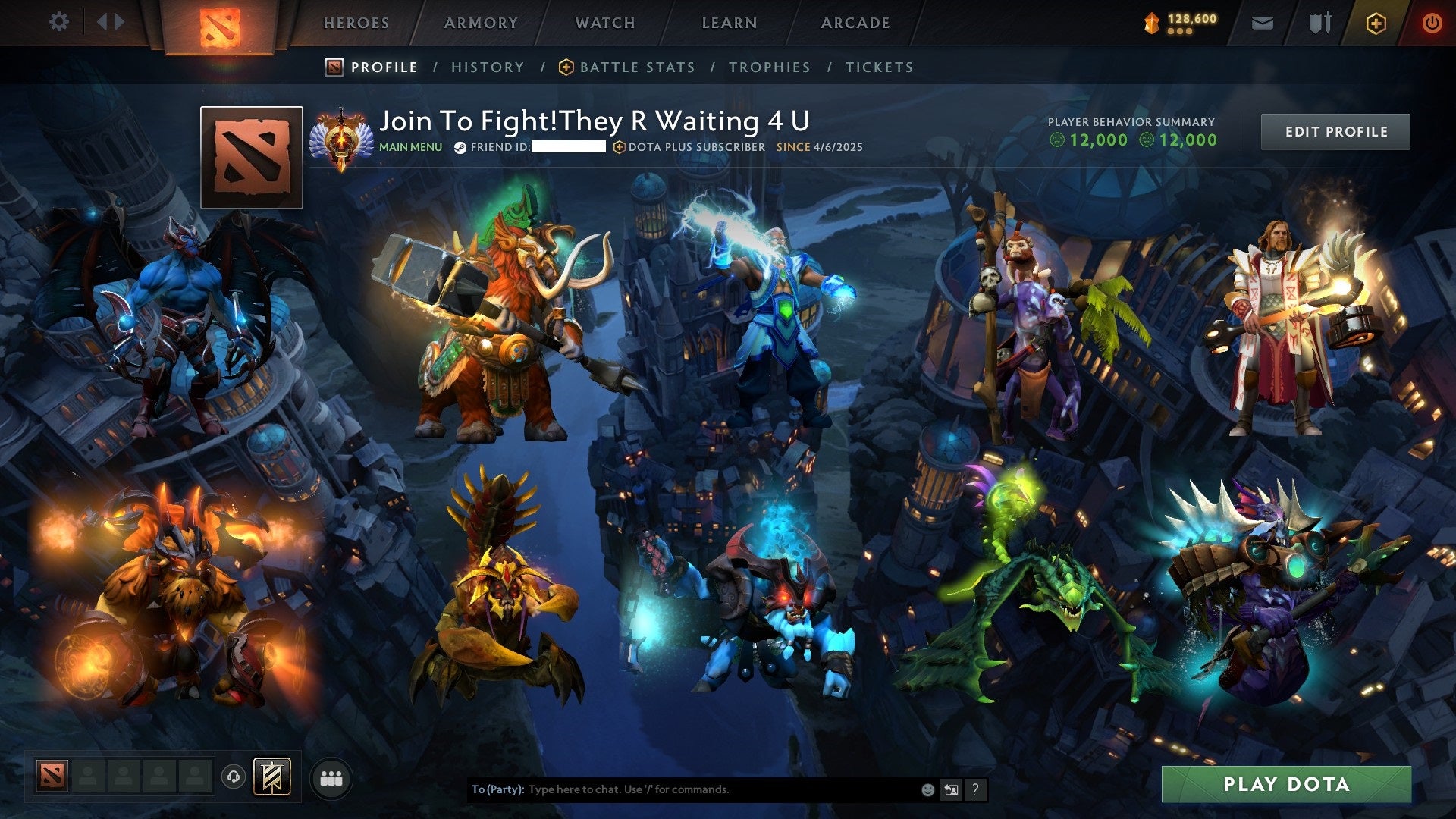Open the Dota Plus hexagon icon
The image size is (1456, 819).
(x=1378, y=23)
